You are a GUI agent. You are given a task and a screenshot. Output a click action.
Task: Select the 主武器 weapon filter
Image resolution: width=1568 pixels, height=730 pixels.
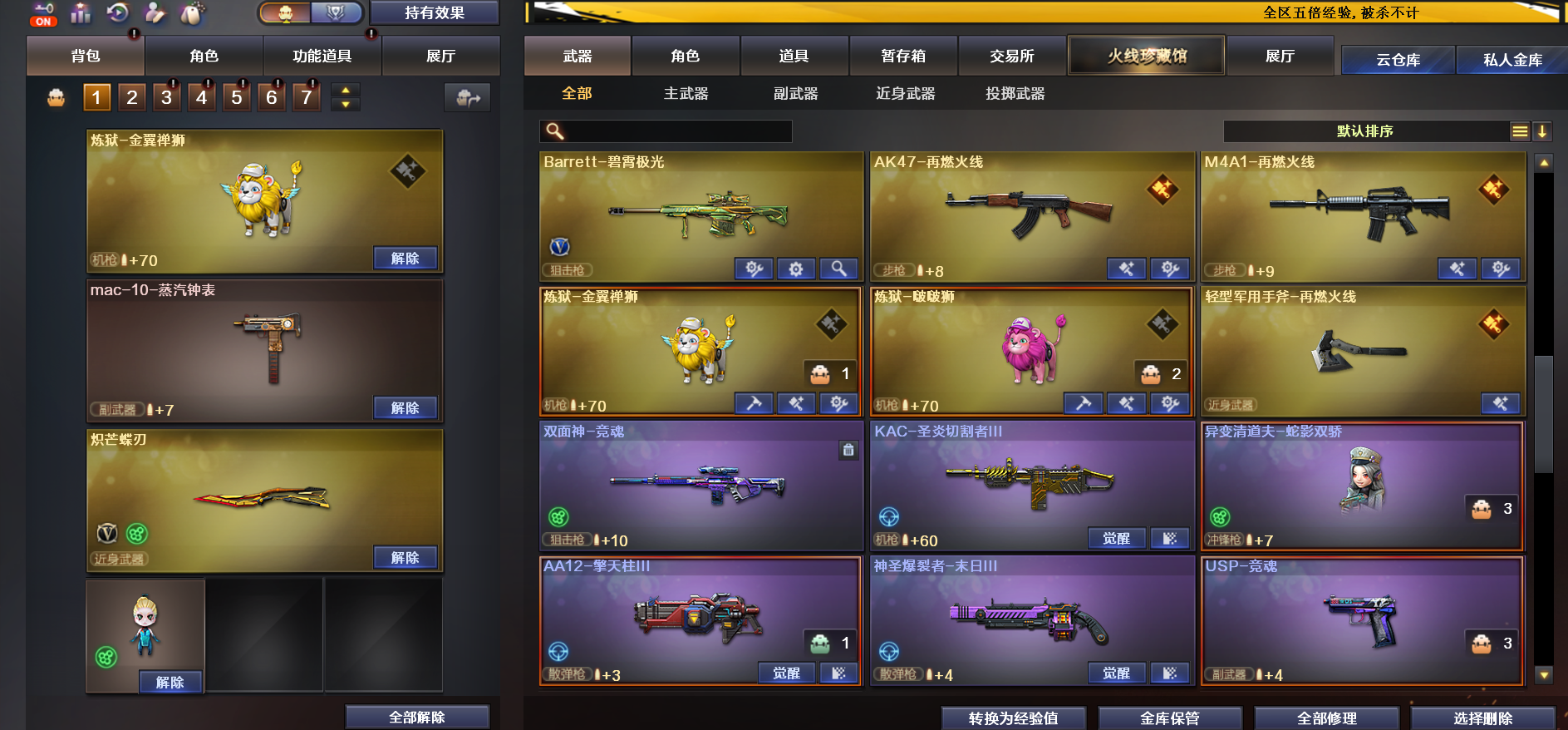click(686, 94)
